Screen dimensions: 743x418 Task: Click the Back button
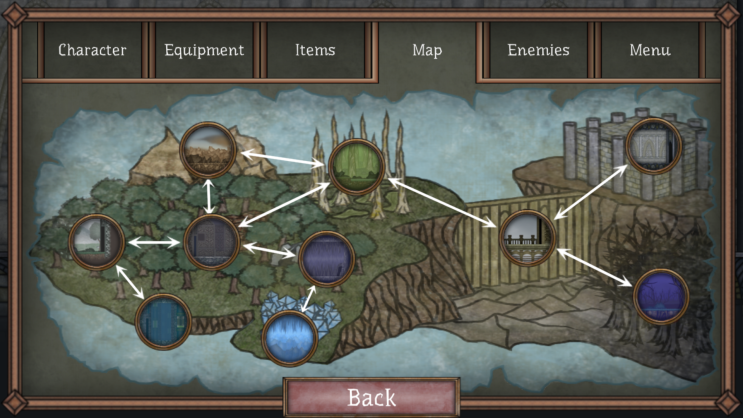coord(372,397)
